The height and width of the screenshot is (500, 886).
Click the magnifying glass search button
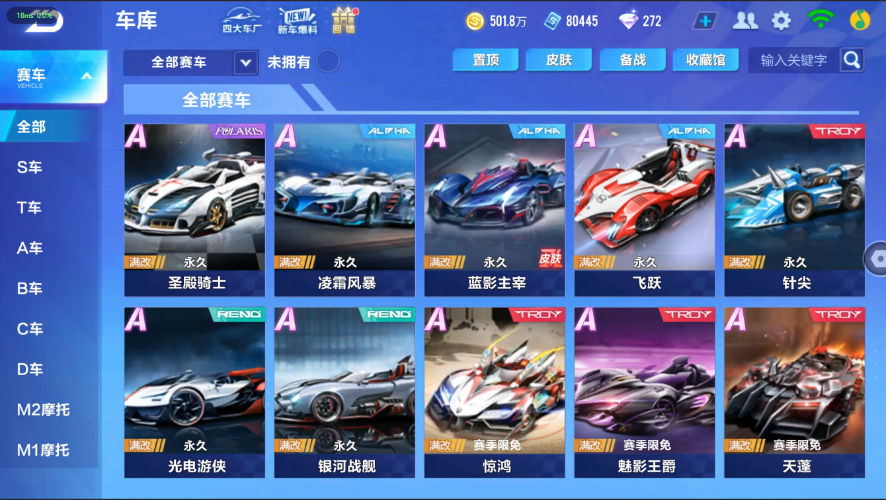point(851,60)
